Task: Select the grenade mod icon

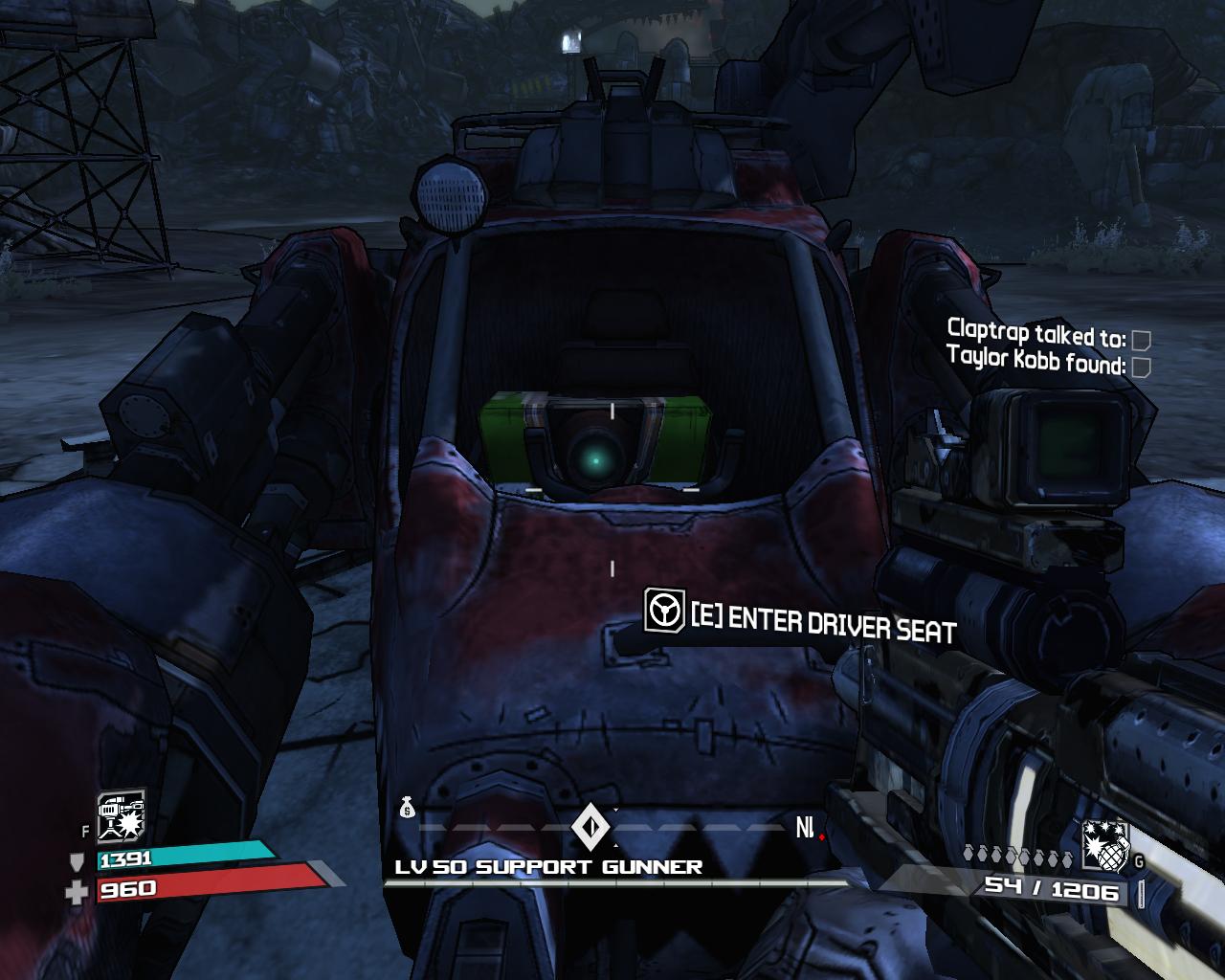Action: [1105, 845]
